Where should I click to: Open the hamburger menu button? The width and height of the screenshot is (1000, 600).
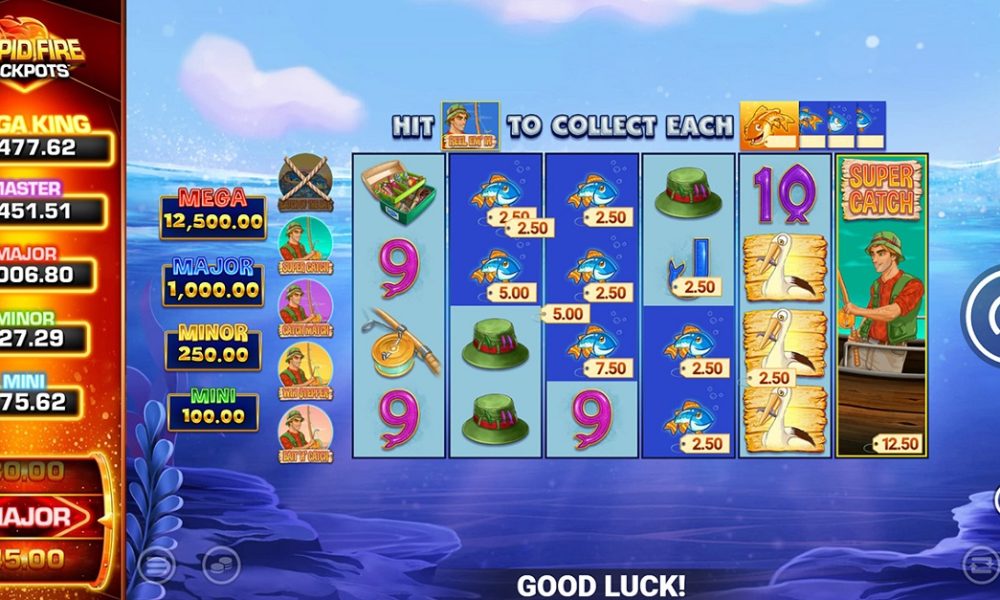click(x=155, y=566)
